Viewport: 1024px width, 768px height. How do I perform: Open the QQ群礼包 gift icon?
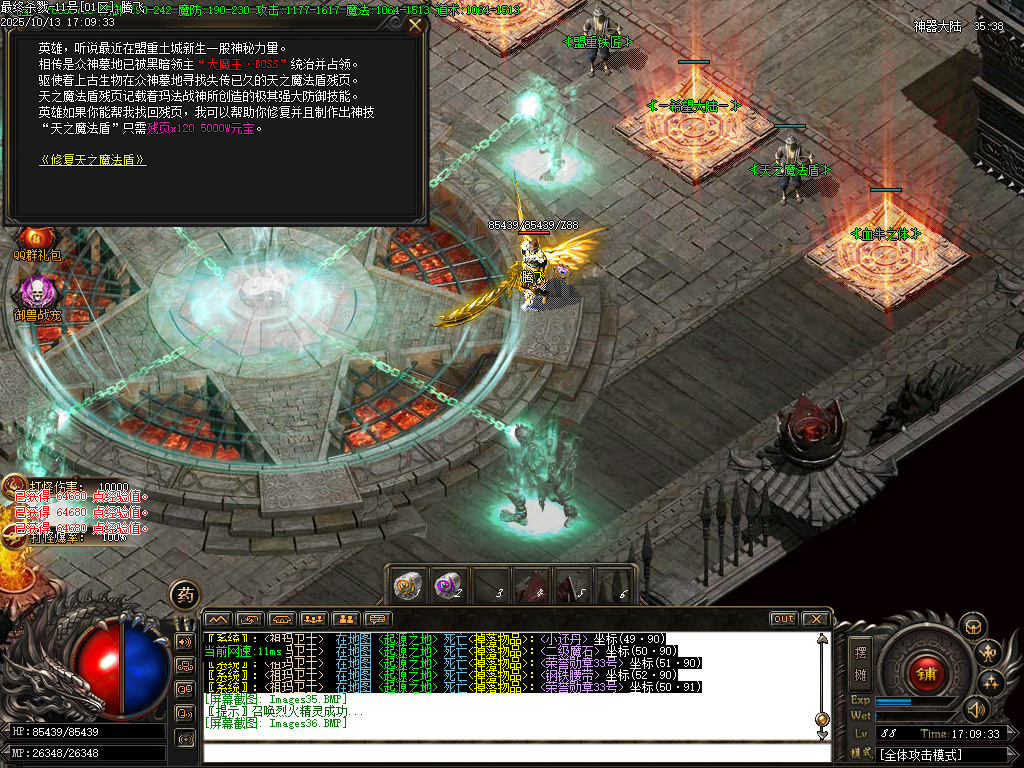[36, 240]
